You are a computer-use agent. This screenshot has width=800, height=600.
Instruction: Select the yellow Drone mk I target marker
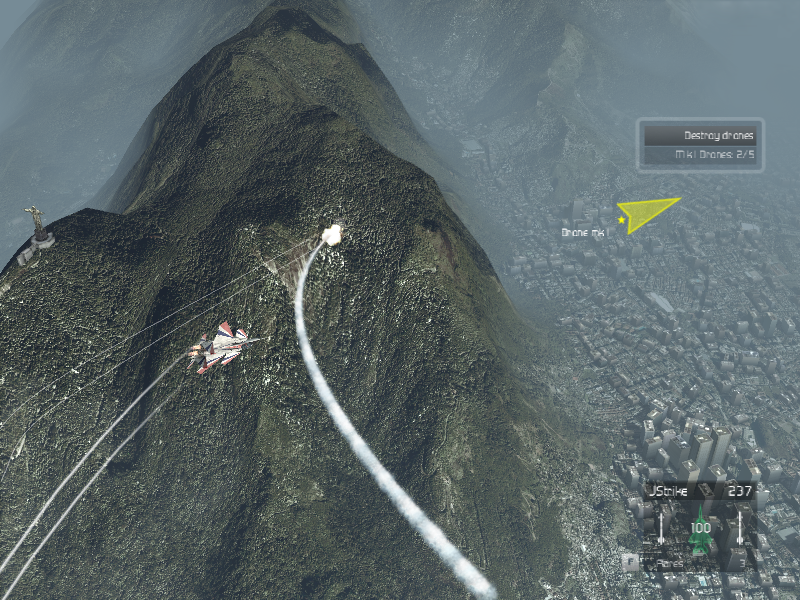tap(647, 213)
